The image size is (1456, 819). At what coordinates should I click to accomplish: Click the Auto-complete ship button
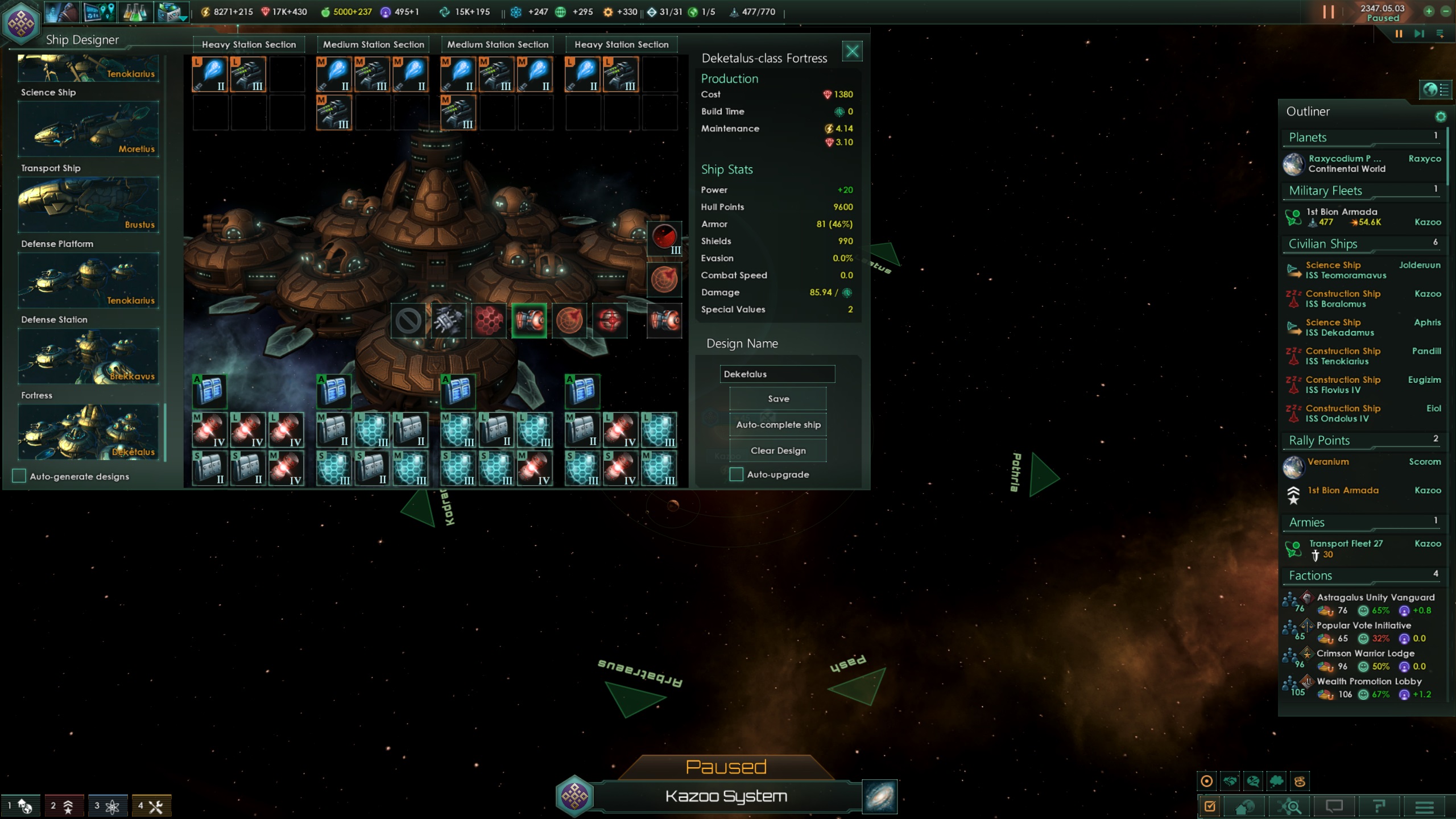[x=777, y=424]
